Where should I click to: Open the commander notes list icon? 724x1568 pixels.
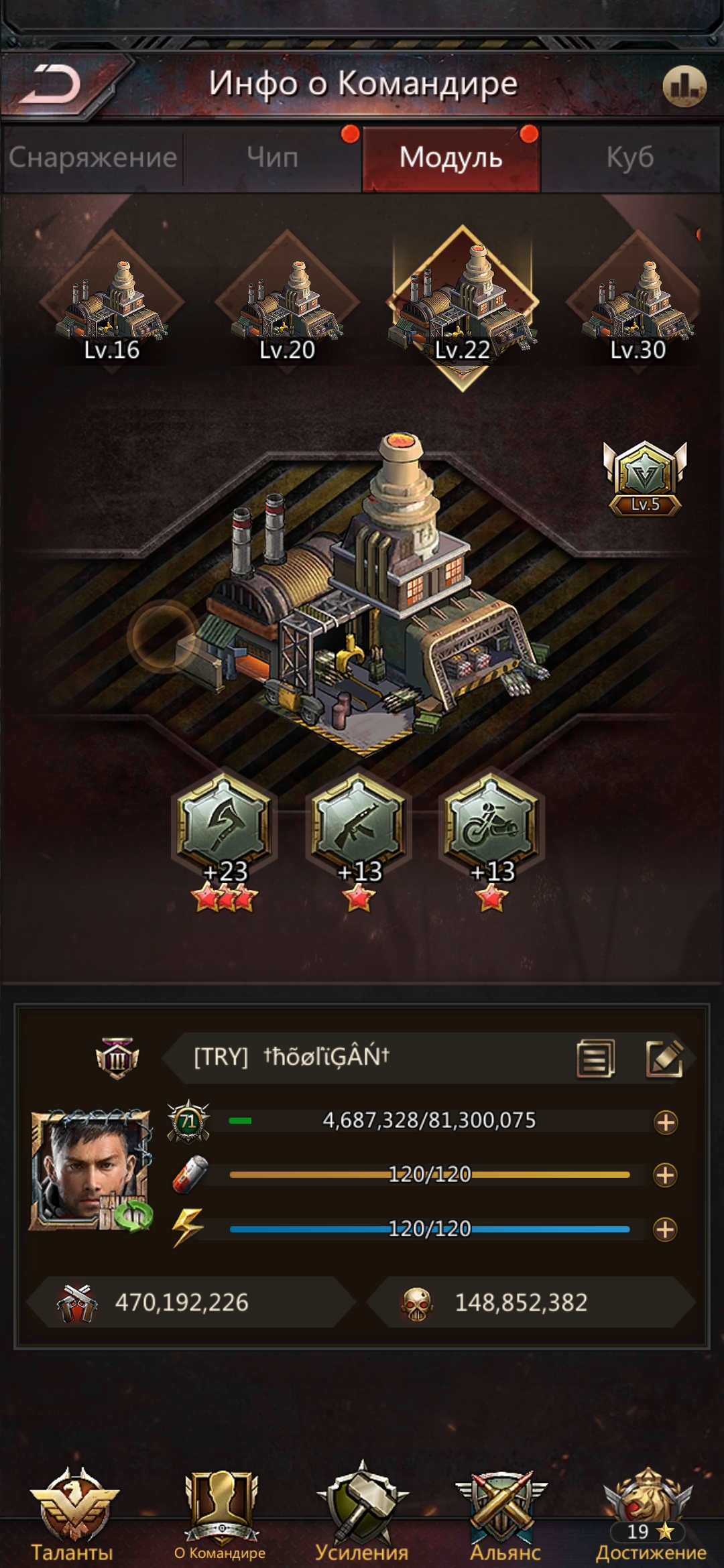595,1058
